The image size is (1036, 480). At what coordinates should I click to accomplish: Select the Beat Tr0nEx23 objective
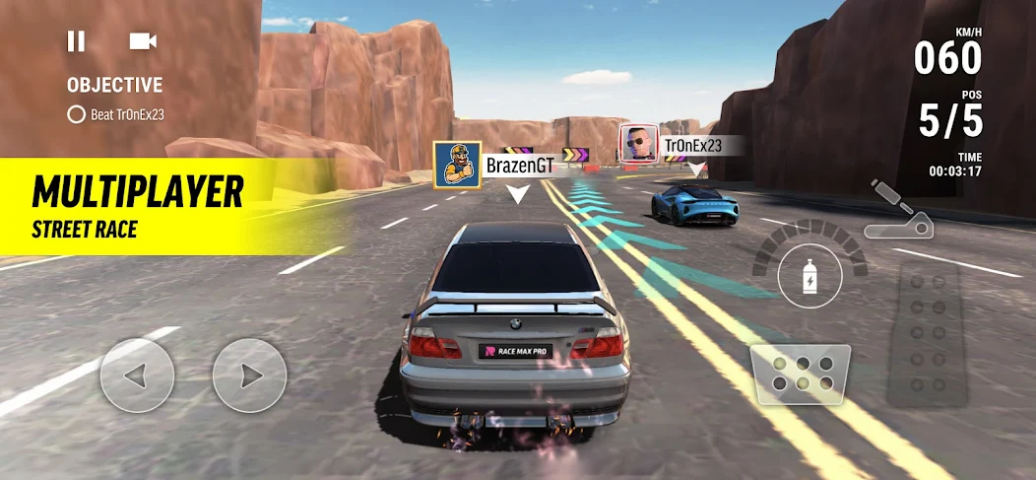point(116,114)
